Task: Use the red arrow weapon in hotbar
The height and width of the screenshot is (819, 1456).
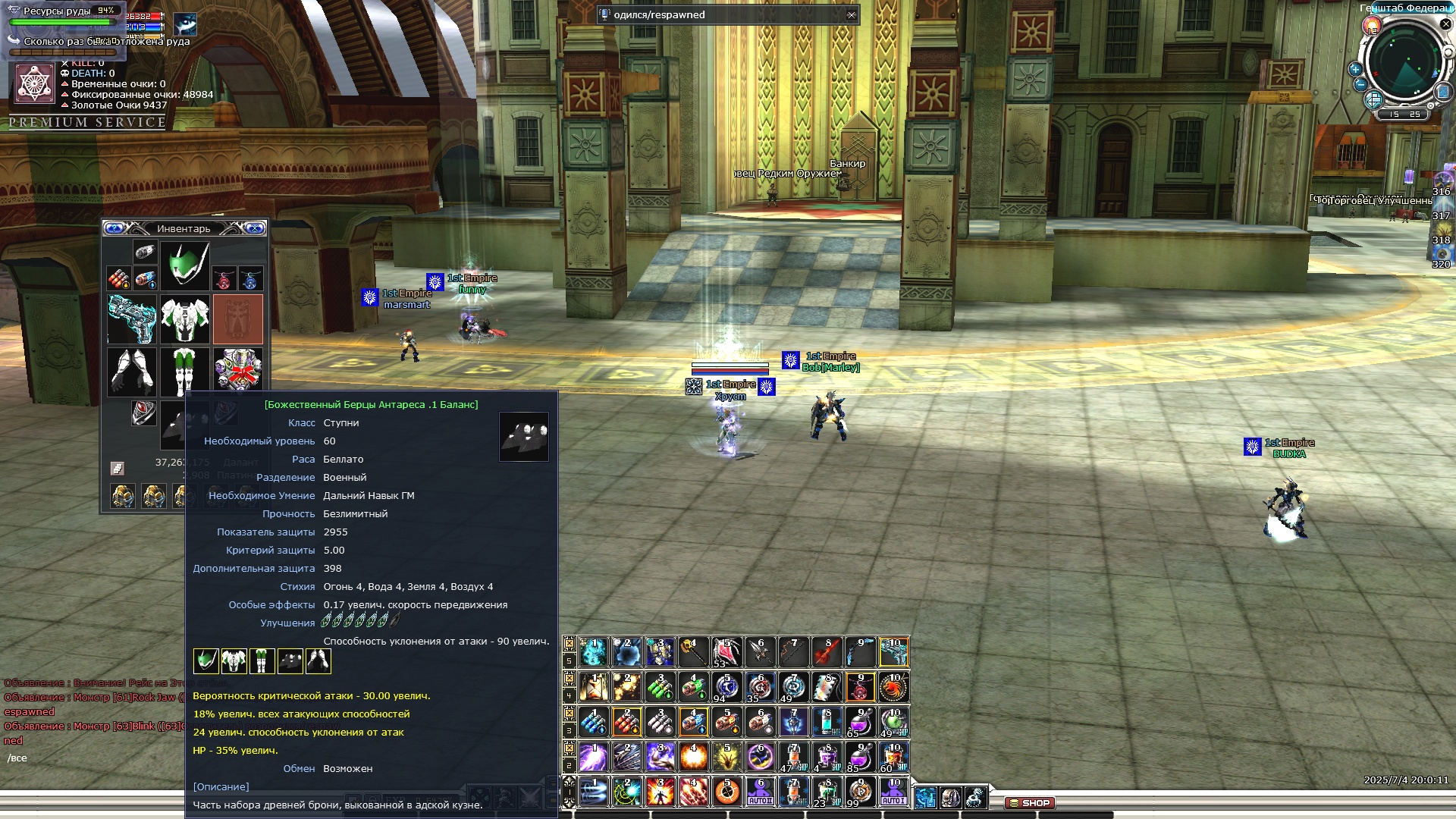Action: 827,652
